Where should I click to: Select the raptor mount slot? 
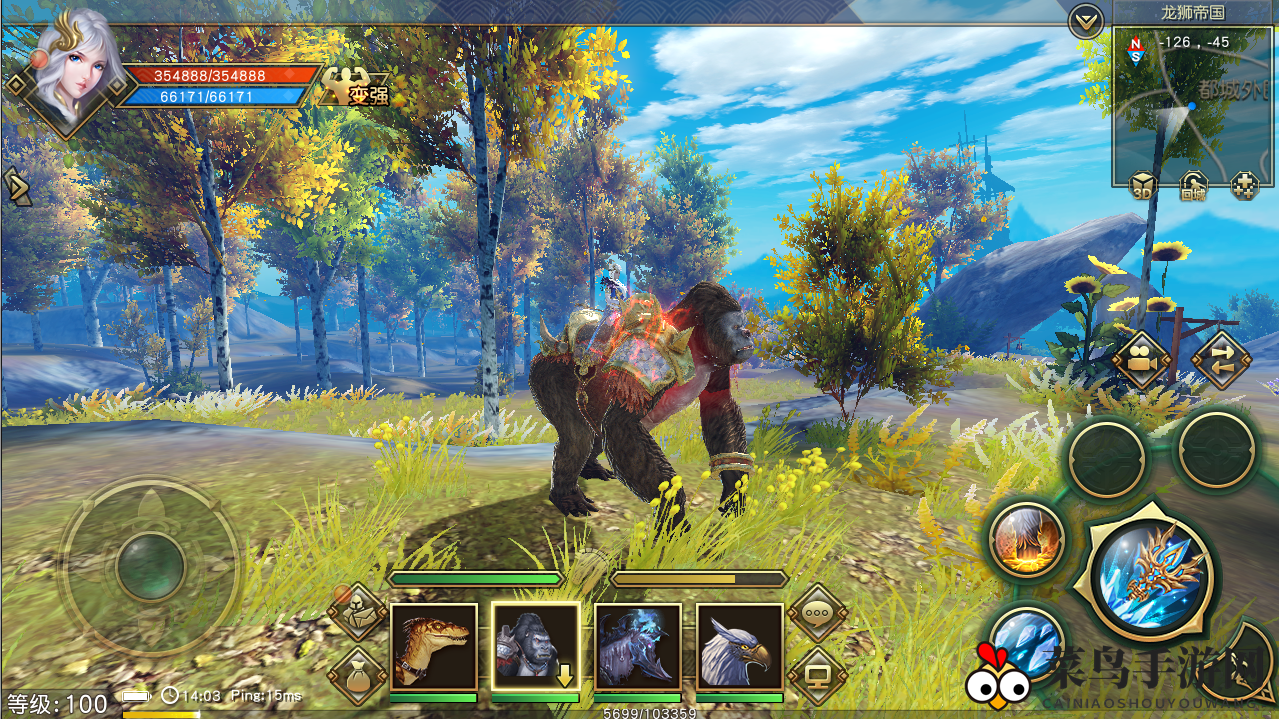tap(433, 646)
